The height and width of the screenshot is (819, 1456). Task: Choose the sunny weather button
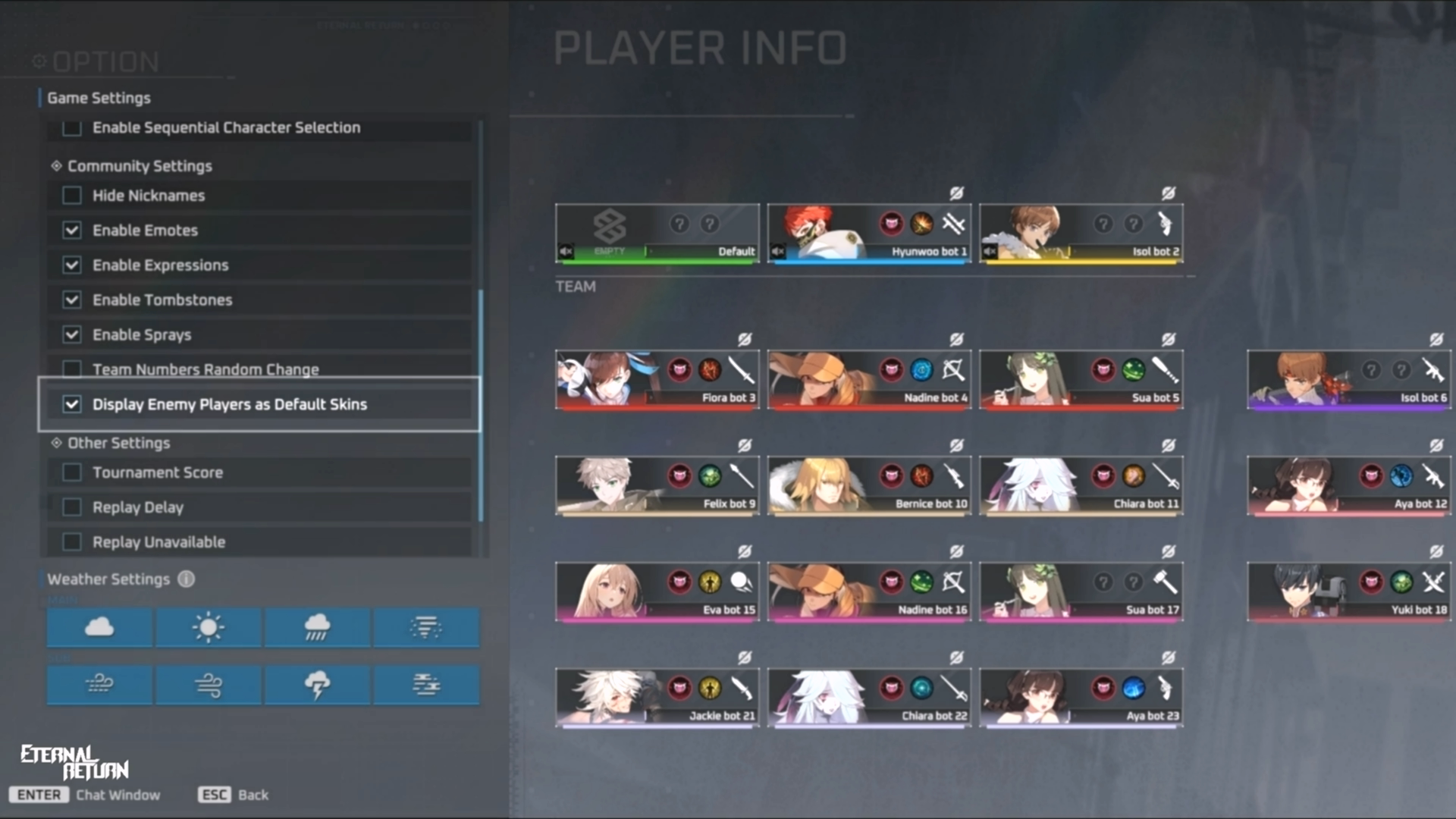[x=209, y=628]
